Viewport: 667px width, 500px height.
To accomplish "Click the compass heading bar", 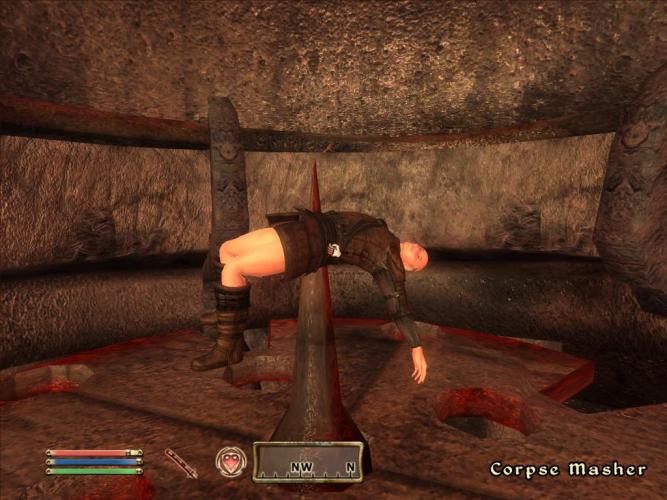I will pos(307,462).
